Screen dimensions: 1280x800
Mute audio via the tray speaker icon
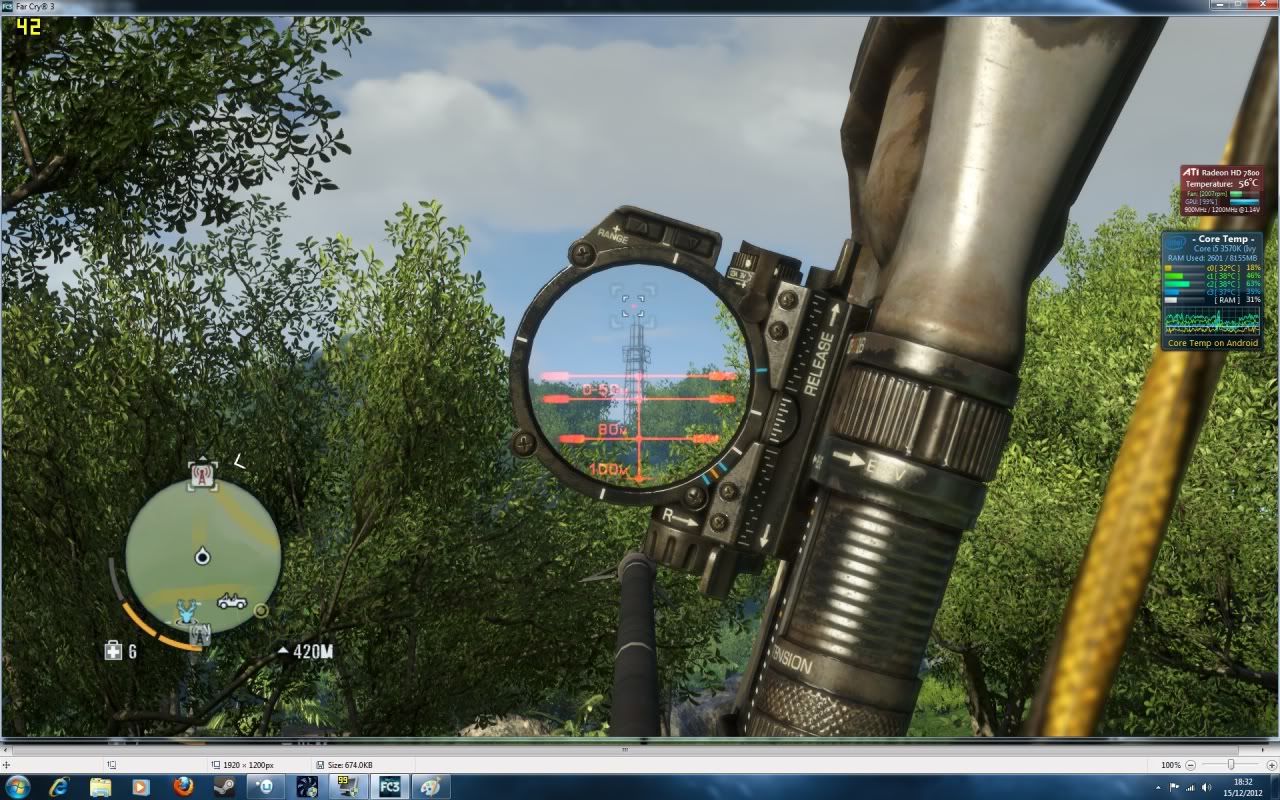pos(1205,787)
